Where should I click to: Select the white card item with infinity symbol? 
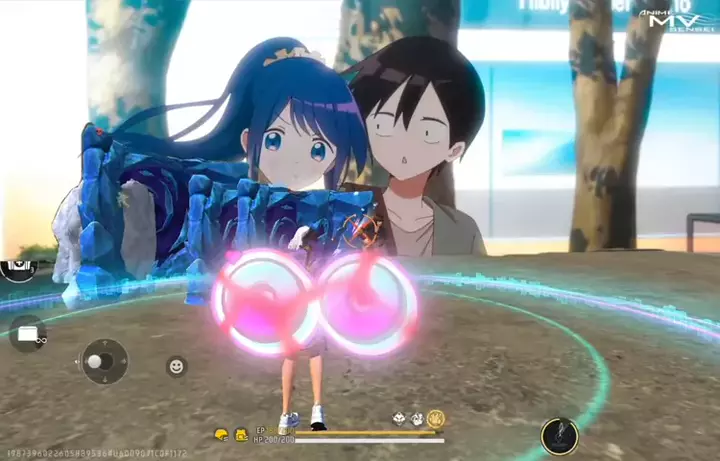click(27, 334)
